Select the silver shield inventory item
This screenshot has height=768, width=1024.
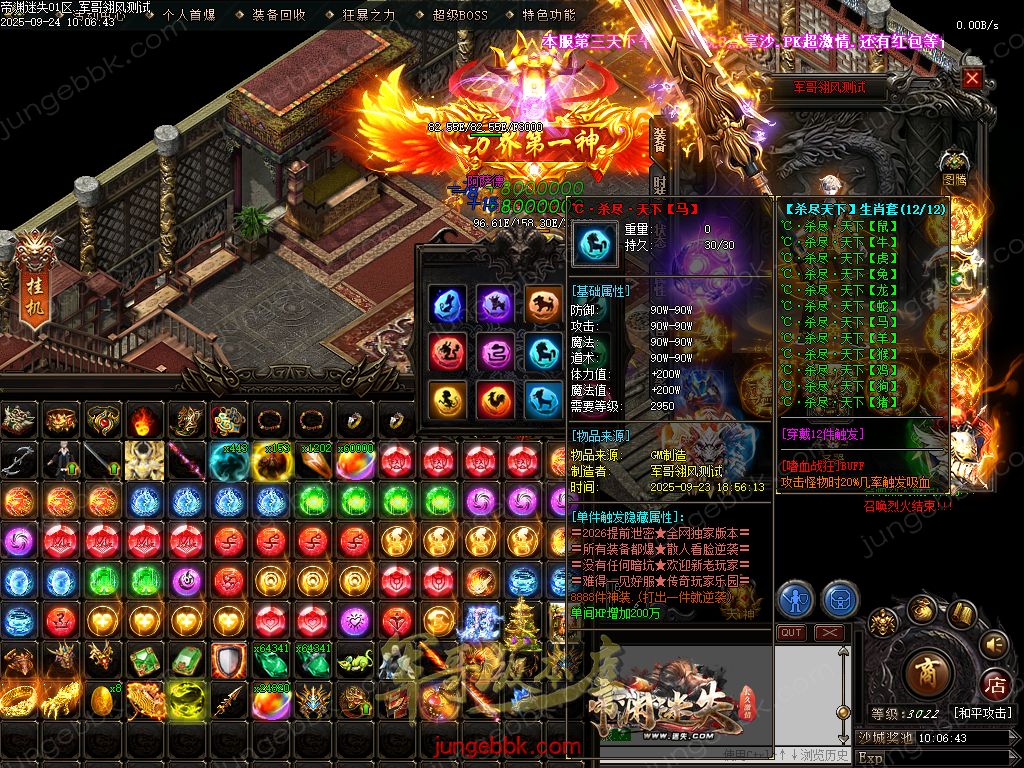coord(228,660)
